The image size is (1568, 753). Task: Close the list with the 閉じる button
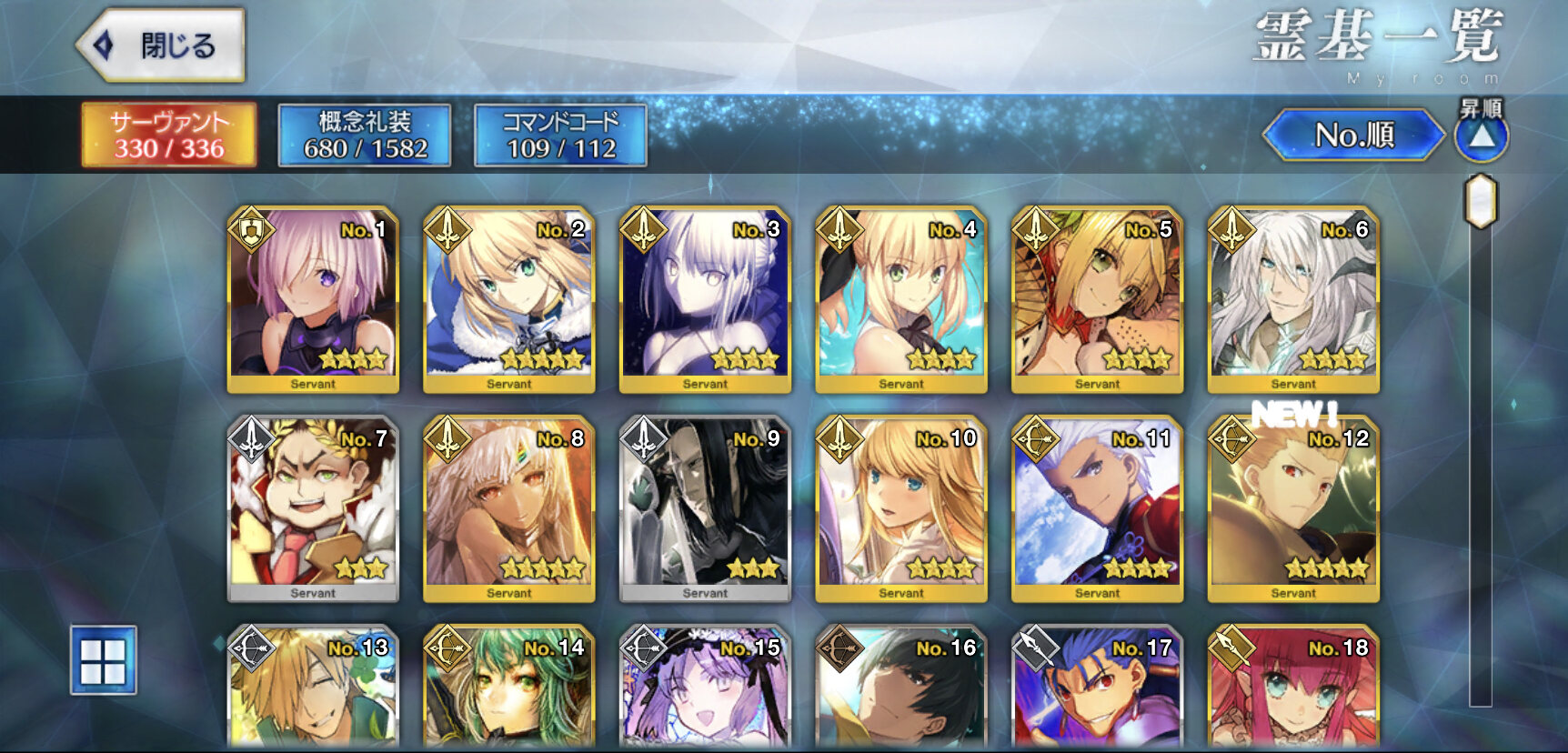coord(162,45)
